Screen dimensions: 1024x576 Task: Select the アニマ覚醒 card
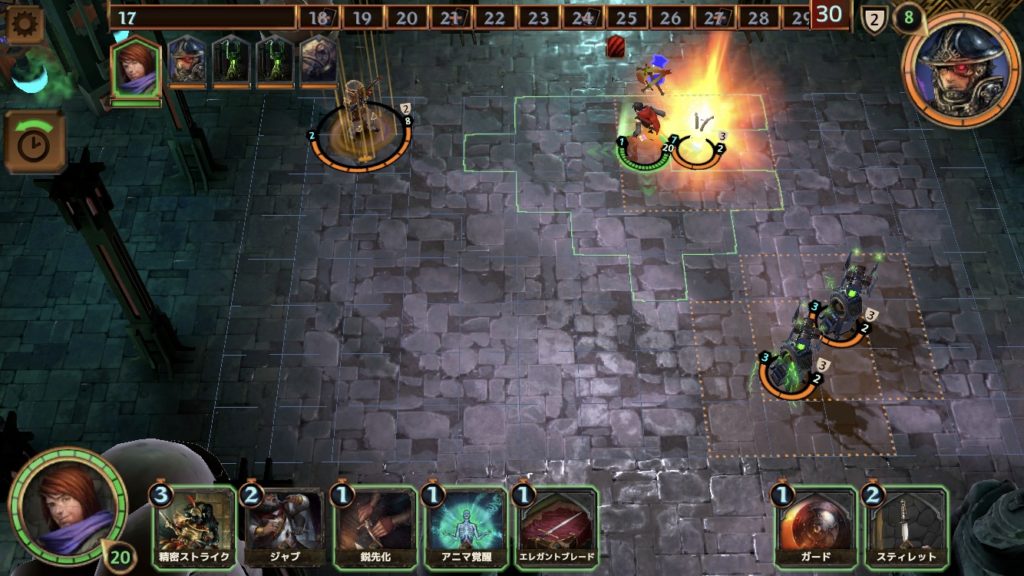[x=465, y=526]
